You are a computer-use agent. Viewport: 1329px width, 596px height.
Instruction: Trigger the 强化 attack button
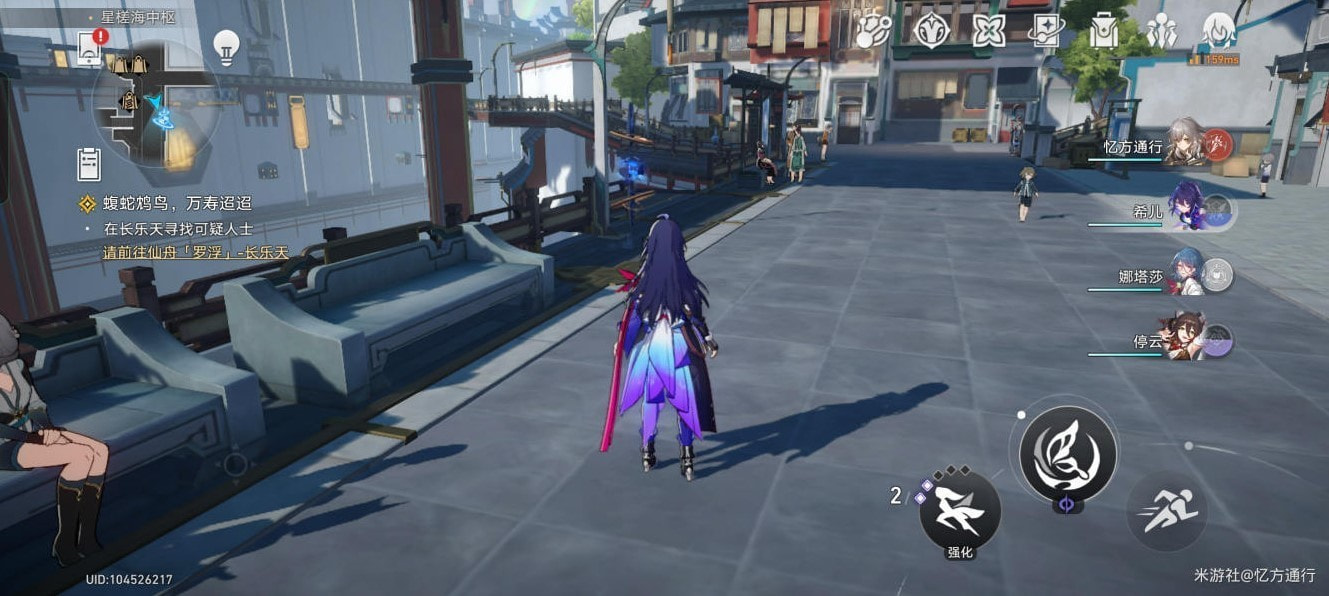(960, 512)
